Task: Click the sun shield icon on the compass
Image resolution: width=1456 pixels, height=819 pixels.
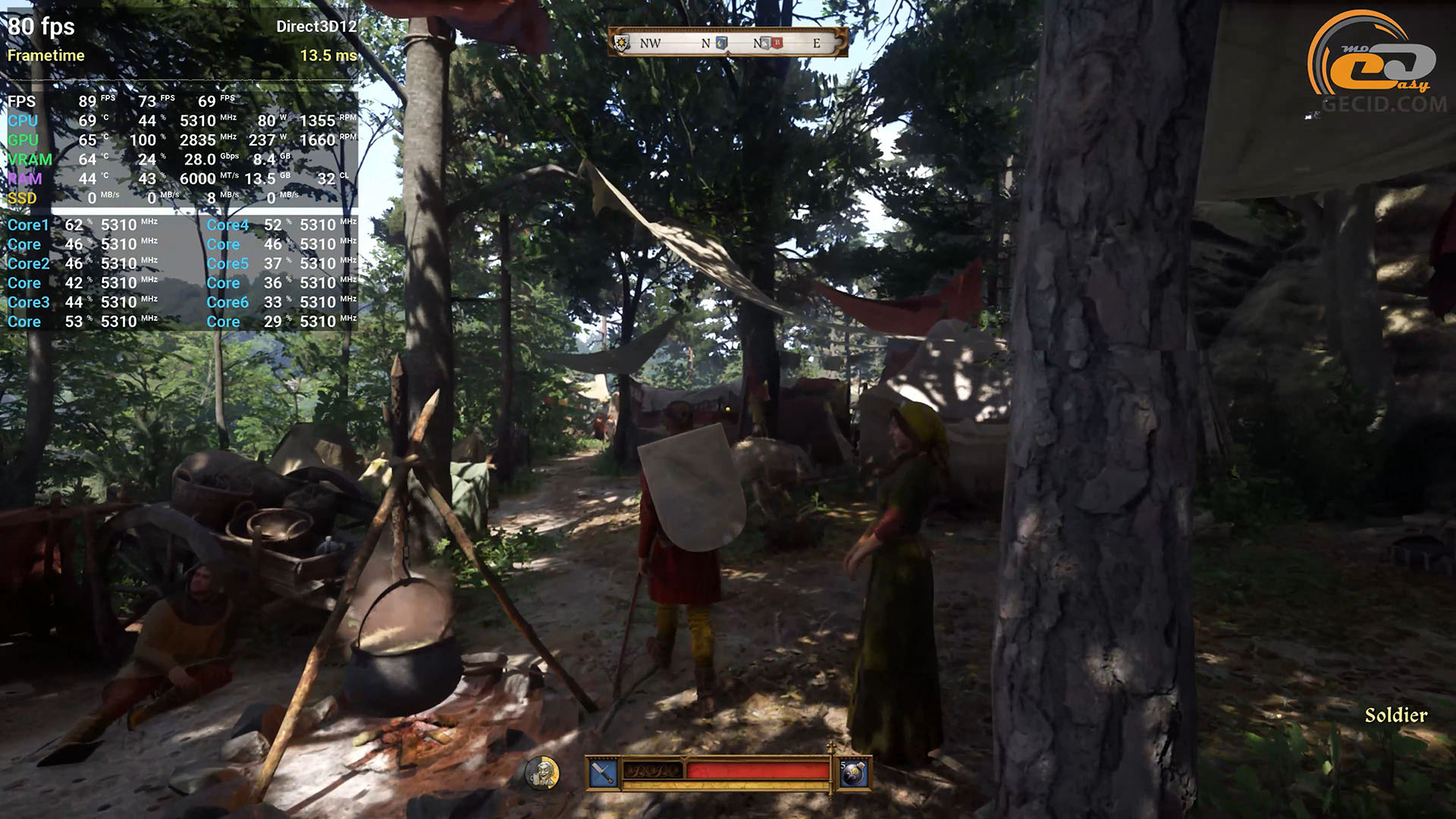Action: pos(623,42)
